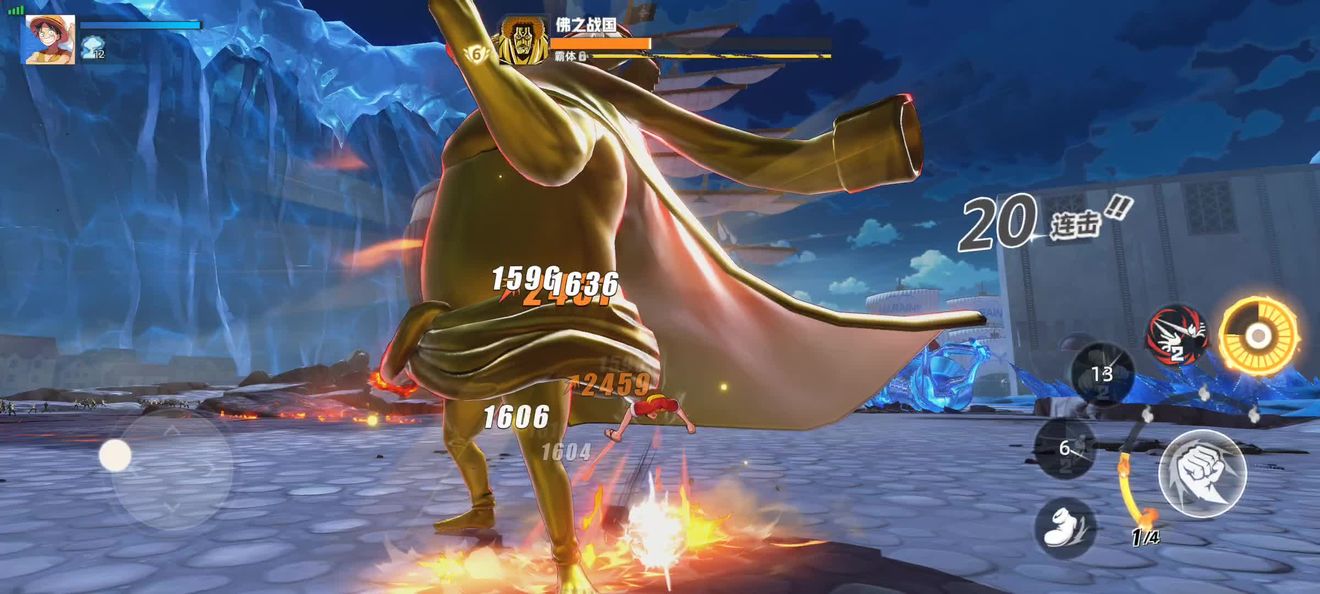Tap the skill on 13-second cooldown
Image resolution: width=1320 pixels, height=594 pixels.
1102,373
